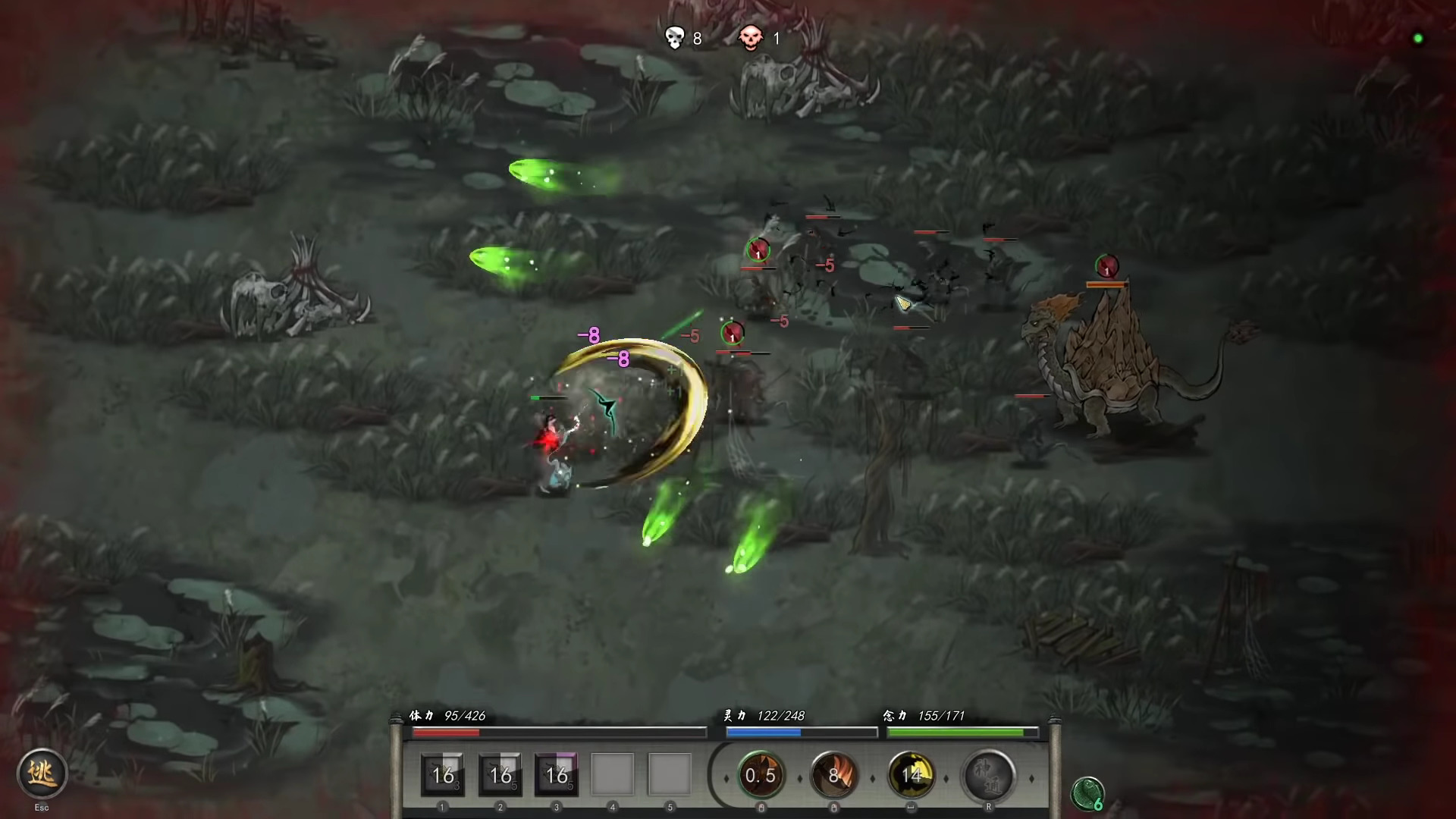1456x819 pixels.
Task: Click the green 念力 155/171 mind bar
Action: (962, 733)
